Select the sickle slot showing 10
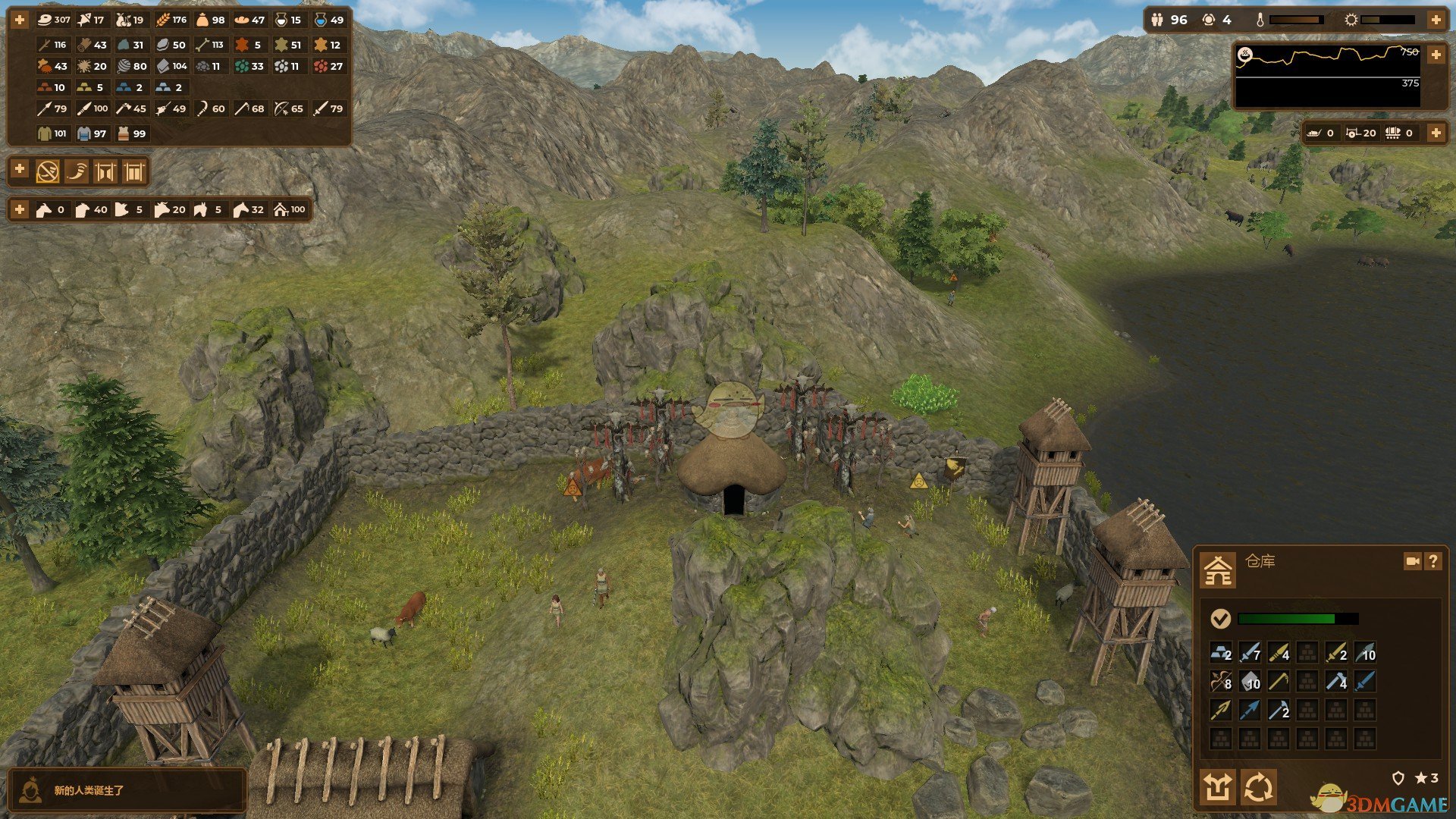 1364,652
